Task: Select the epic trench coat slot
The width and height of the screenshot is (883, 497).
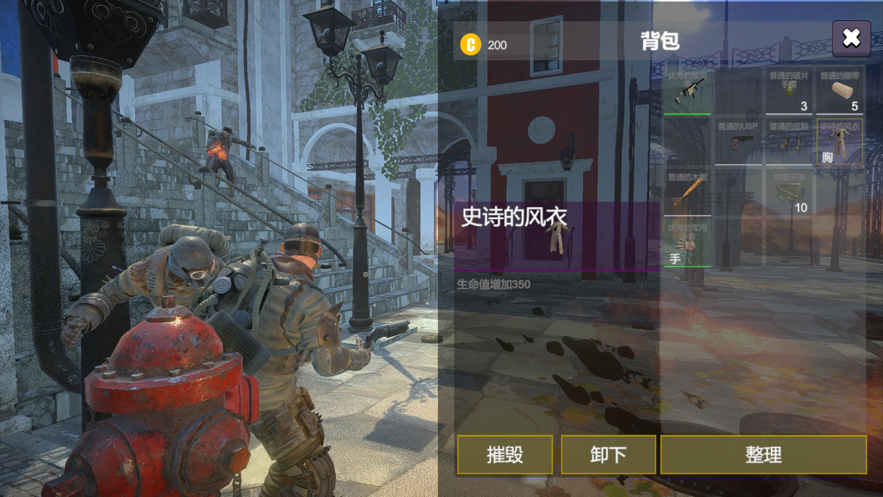Action: (840, 141)
